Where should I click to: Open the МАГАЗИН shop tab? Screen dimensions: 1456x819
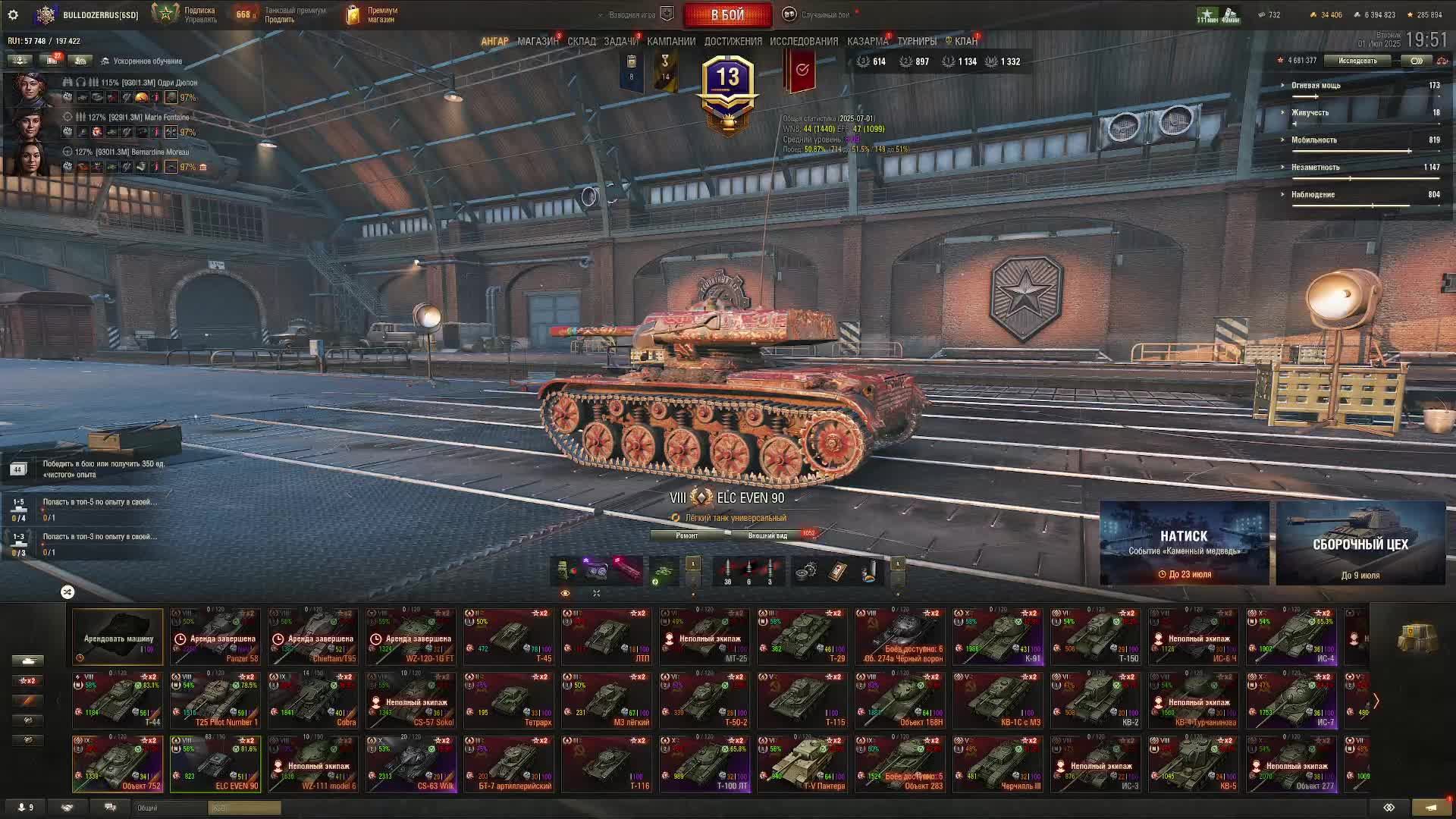click(x=538, y=42)
